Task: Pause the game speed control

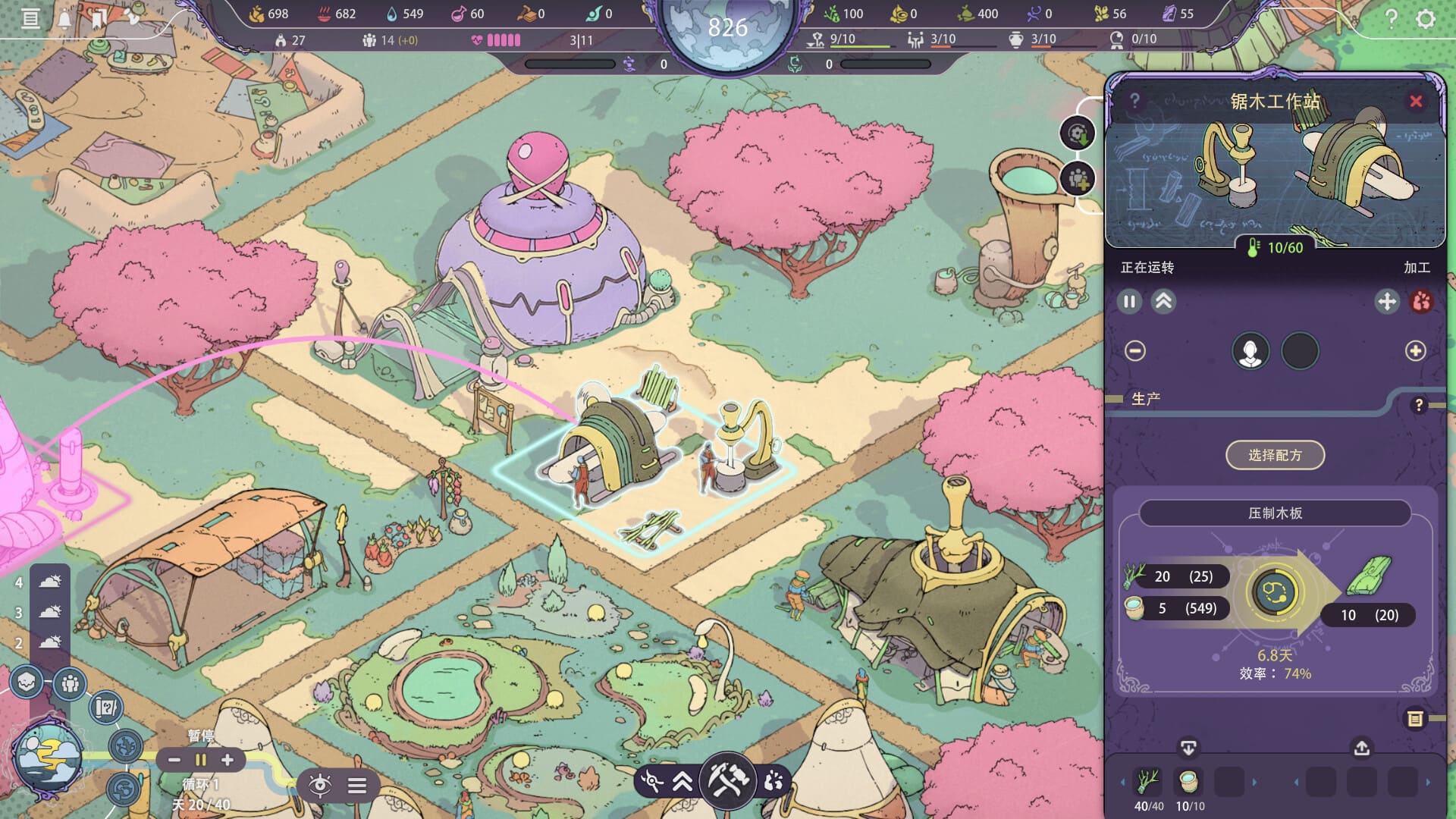Action: click(201, 760)
